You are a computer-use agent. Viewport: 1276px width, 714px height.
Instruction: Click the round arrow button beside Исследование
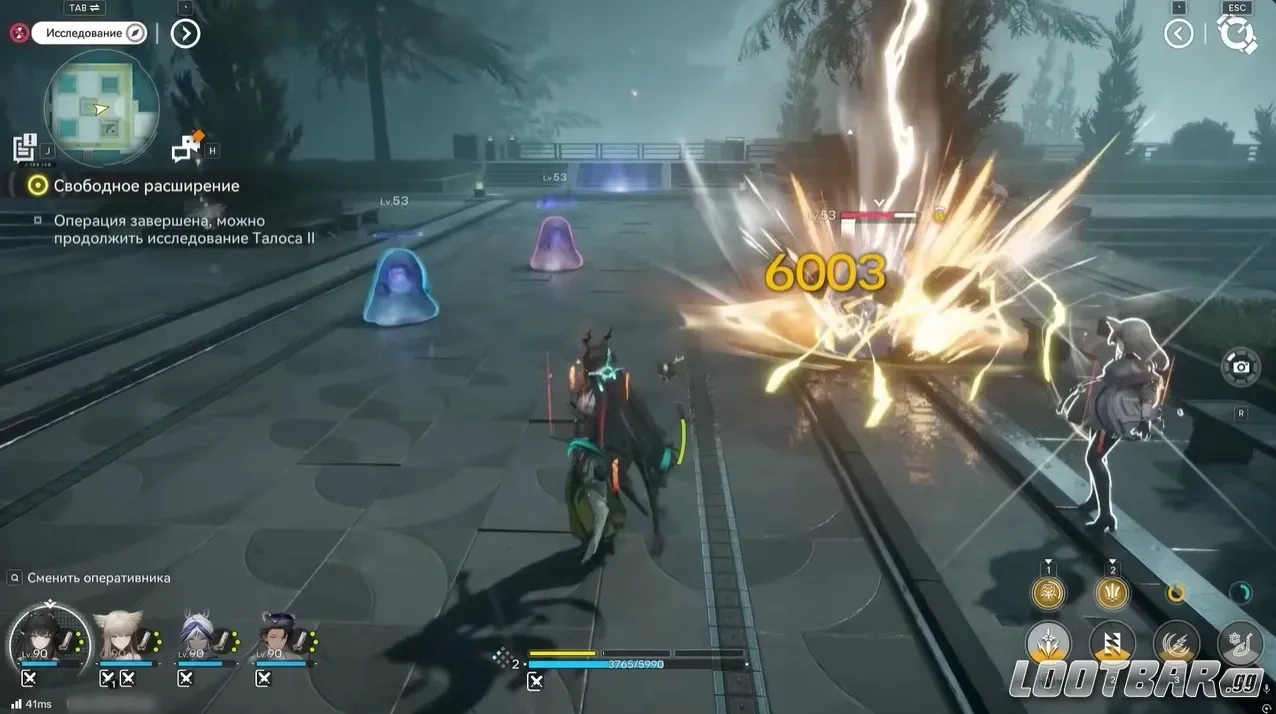pyautogui.click(x=185, y=34)
